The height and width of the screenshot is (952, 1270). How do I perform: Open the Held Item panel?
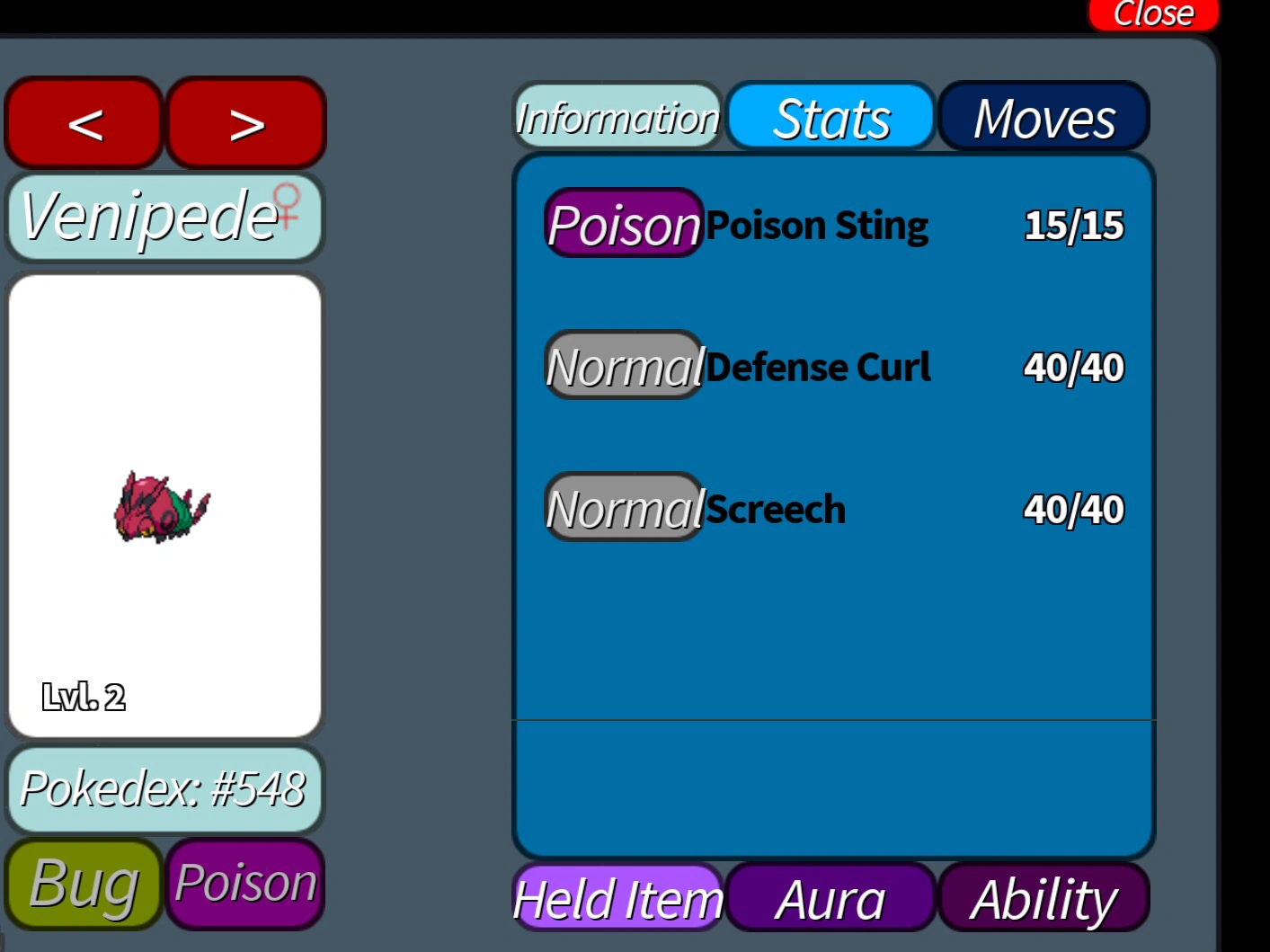617,899
